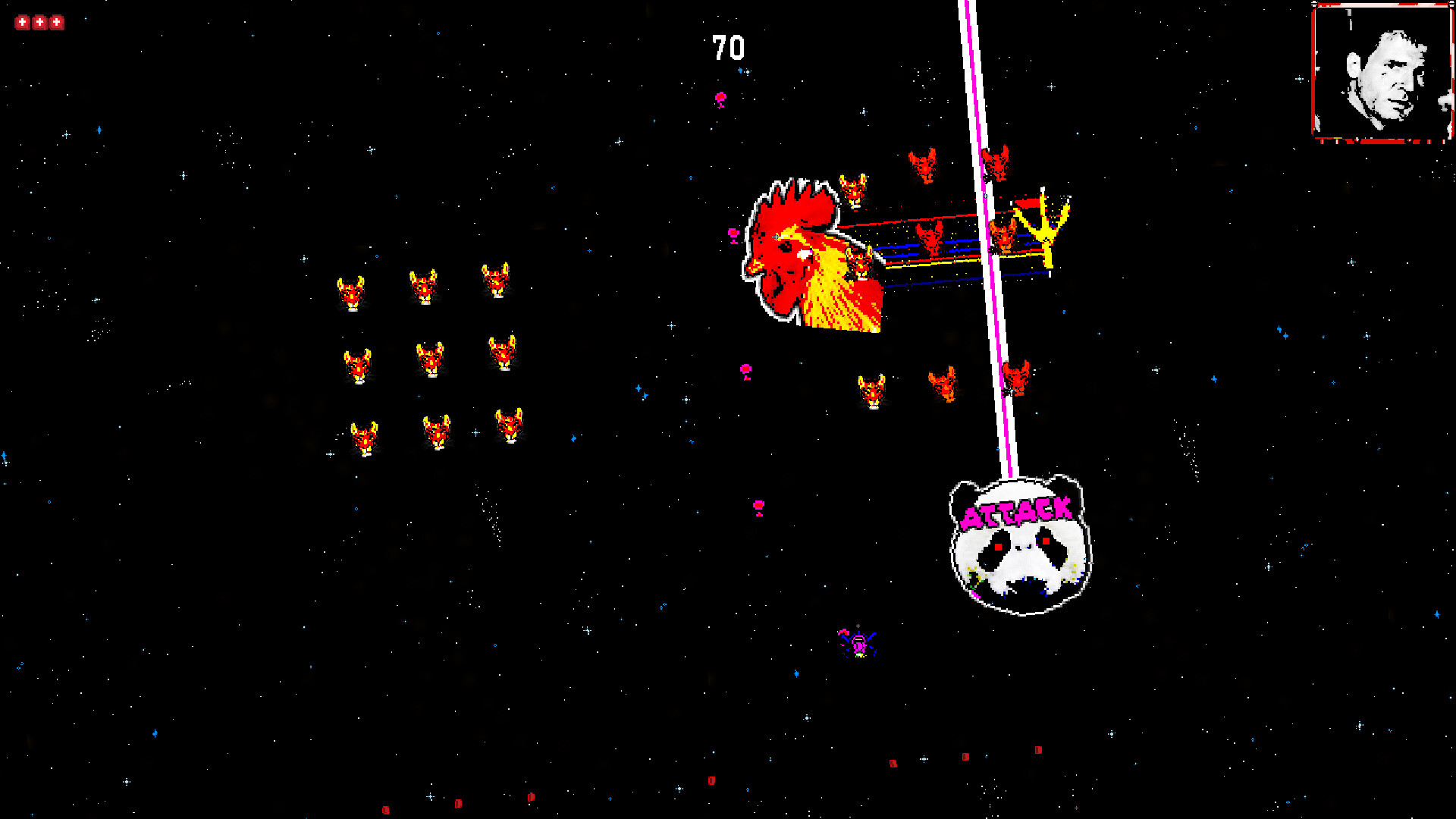Click the pink pickup below the rooster

click(x=746, y=368)
